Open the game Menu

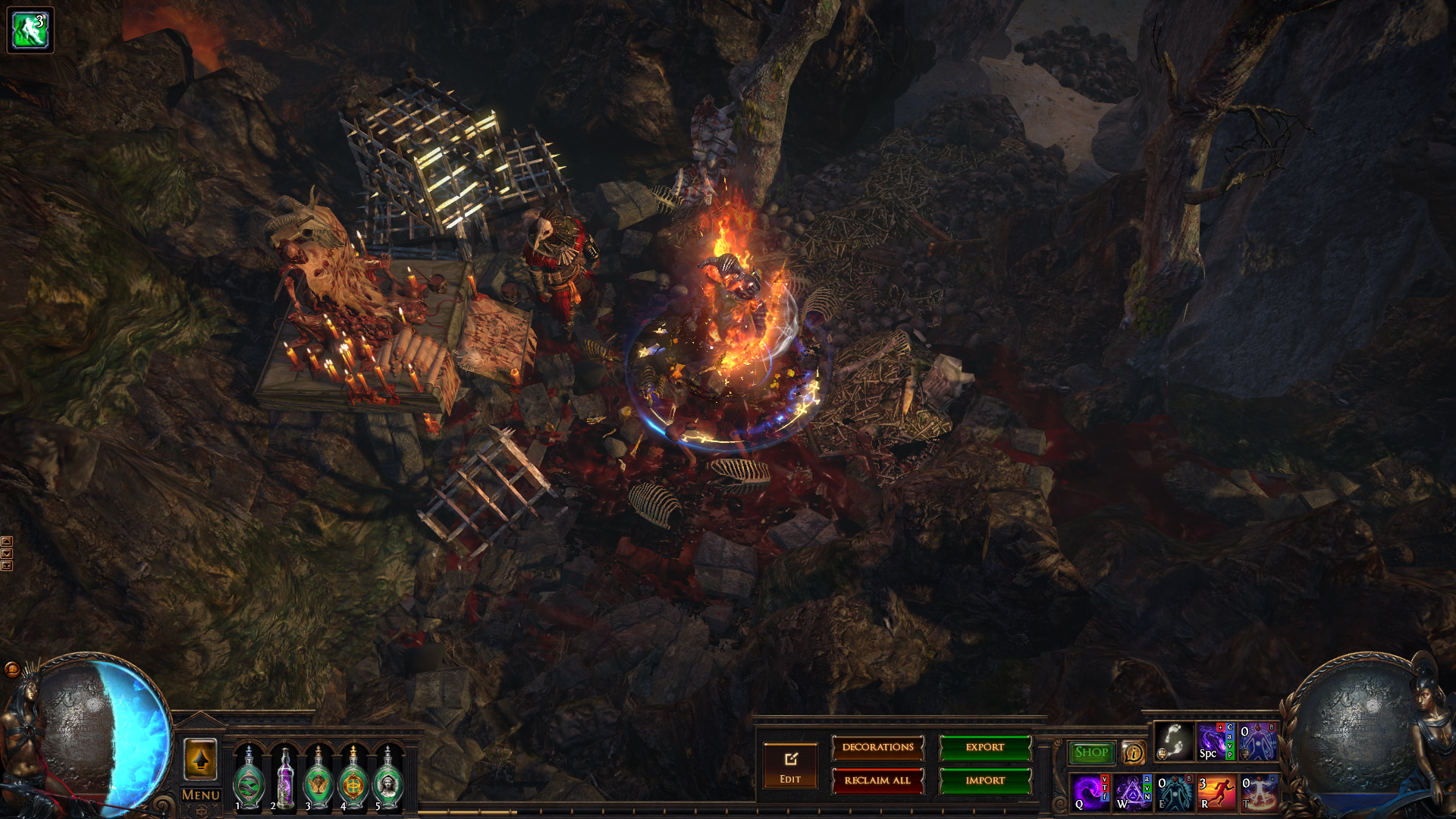[x=201, y=795]
